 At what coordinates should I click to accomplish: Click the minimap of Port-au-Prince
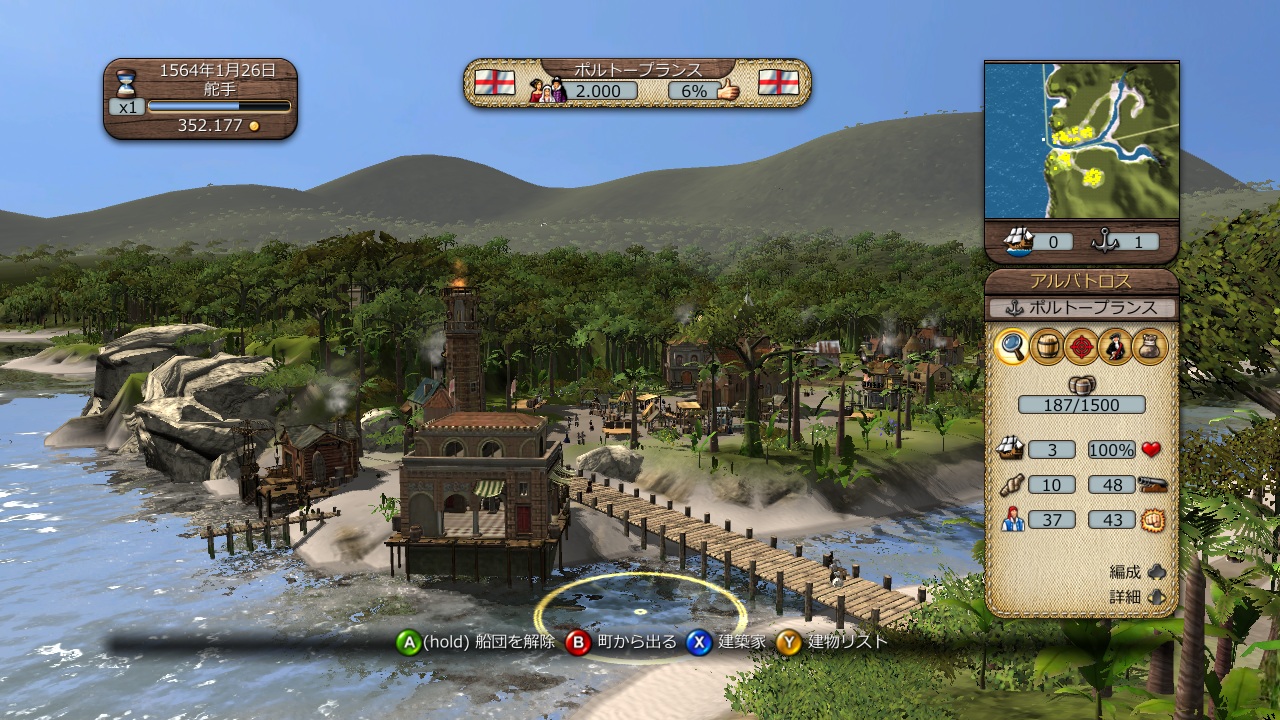pyautogui.click(x=1081, y=140)
